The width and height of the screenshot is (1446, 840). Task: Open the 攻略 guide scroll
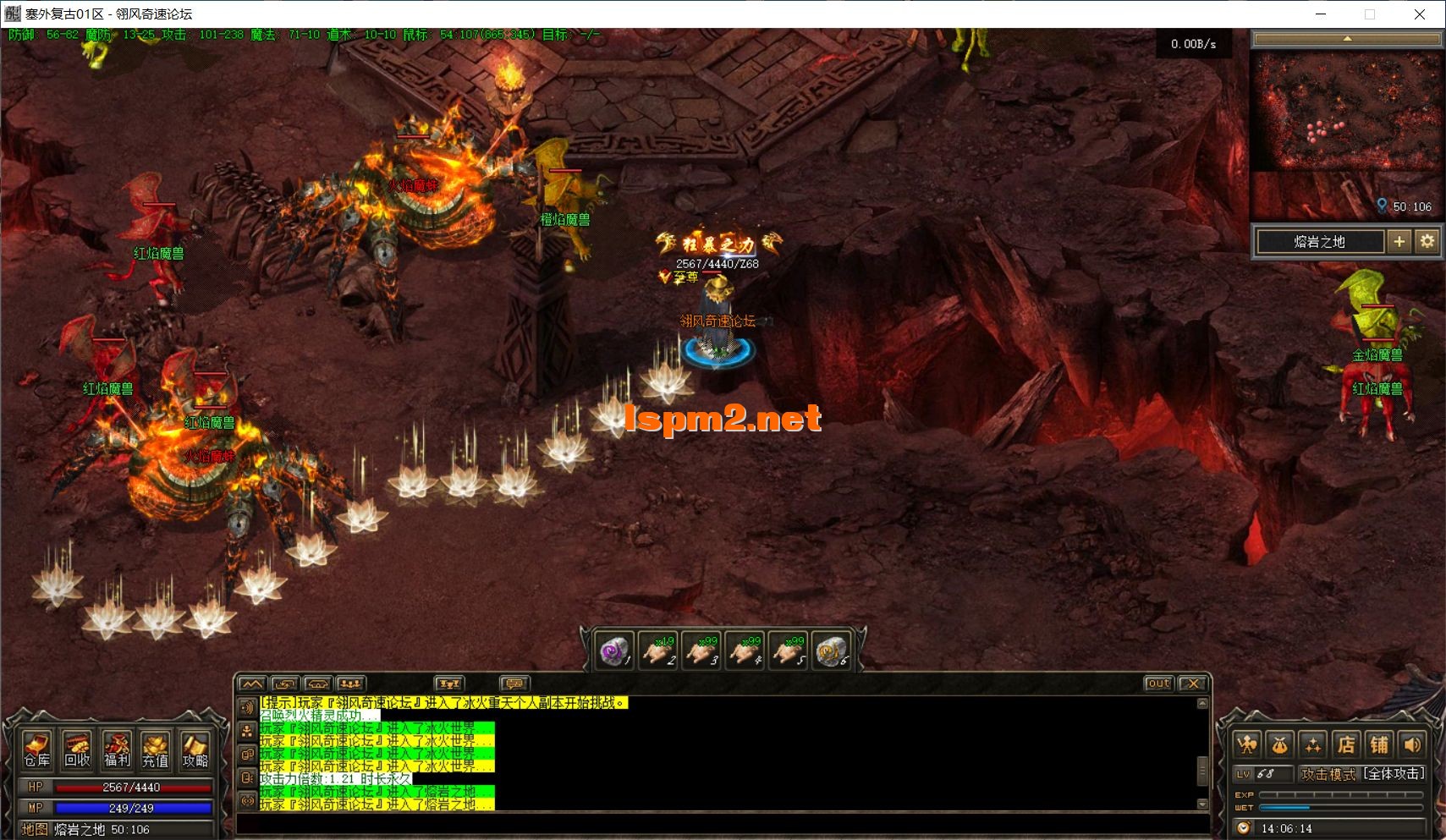tap(195, 749)
